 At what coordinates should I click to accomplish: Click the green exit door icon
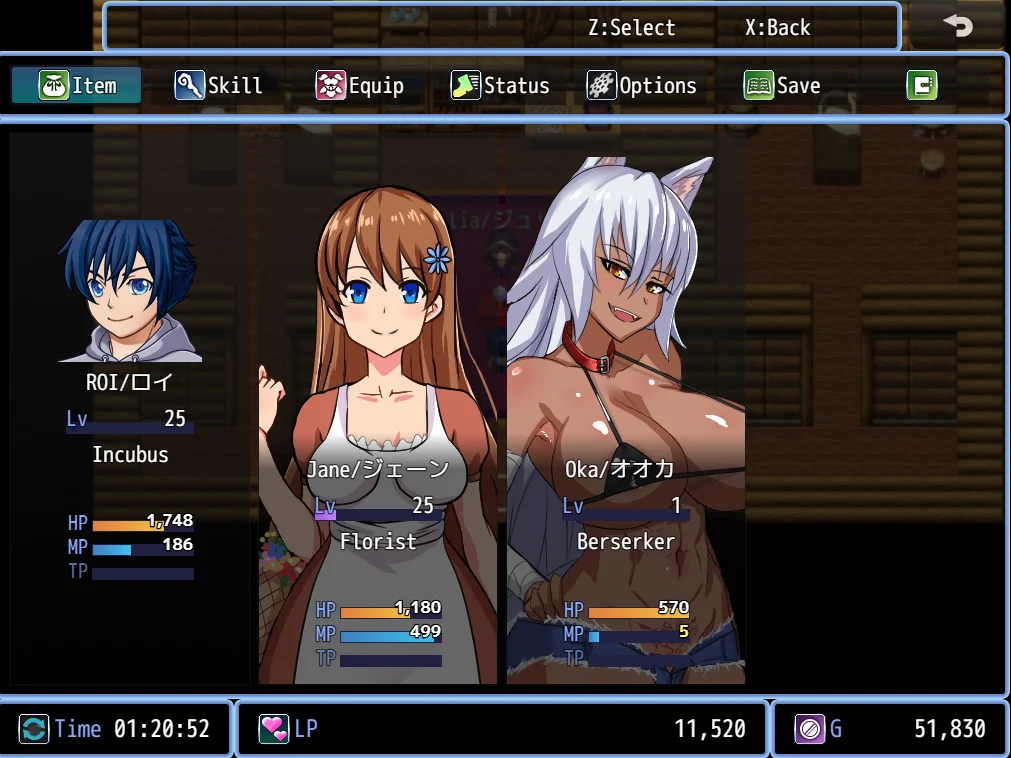(921, 86)
